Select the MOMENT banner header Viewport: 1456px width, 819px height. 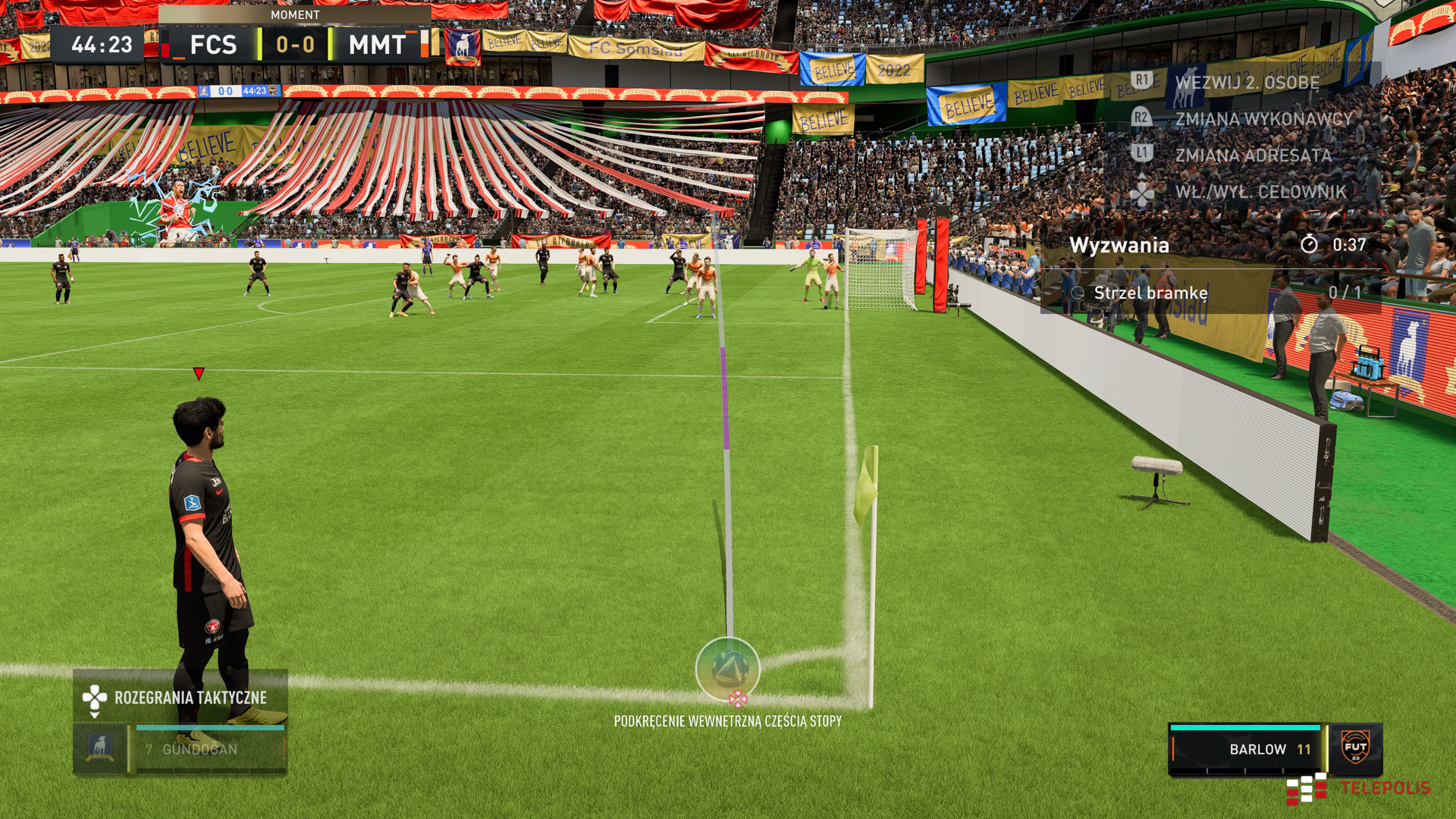[297, 14]
